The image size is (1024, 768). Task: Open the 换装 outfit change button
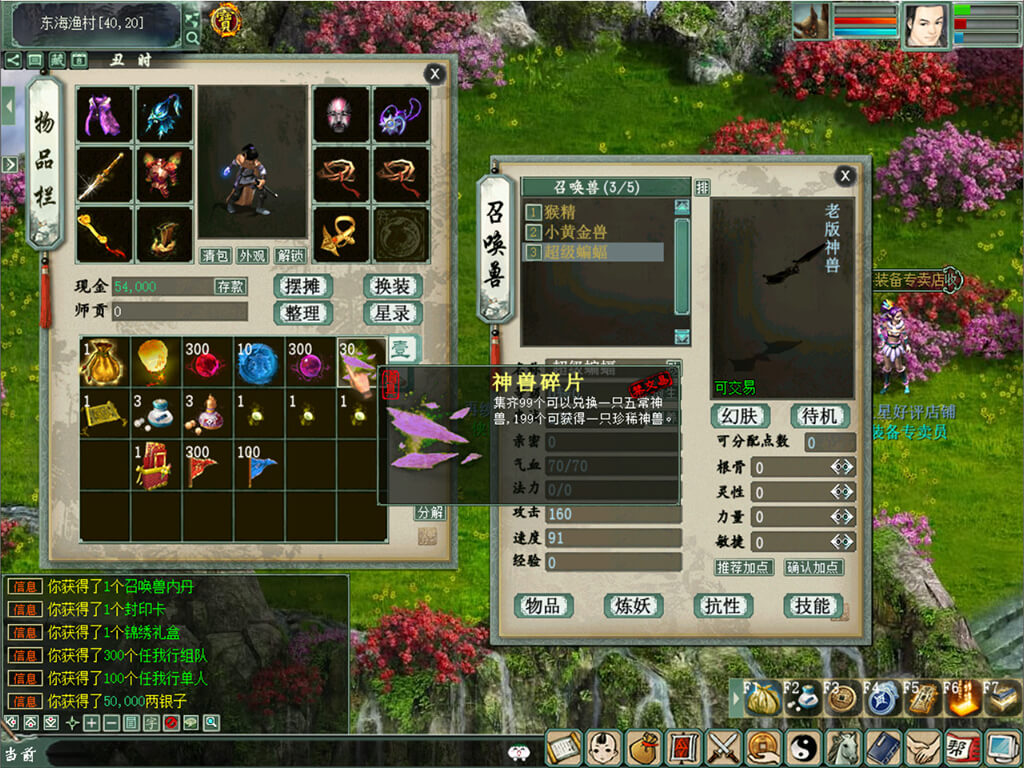[x=392, y=286]
